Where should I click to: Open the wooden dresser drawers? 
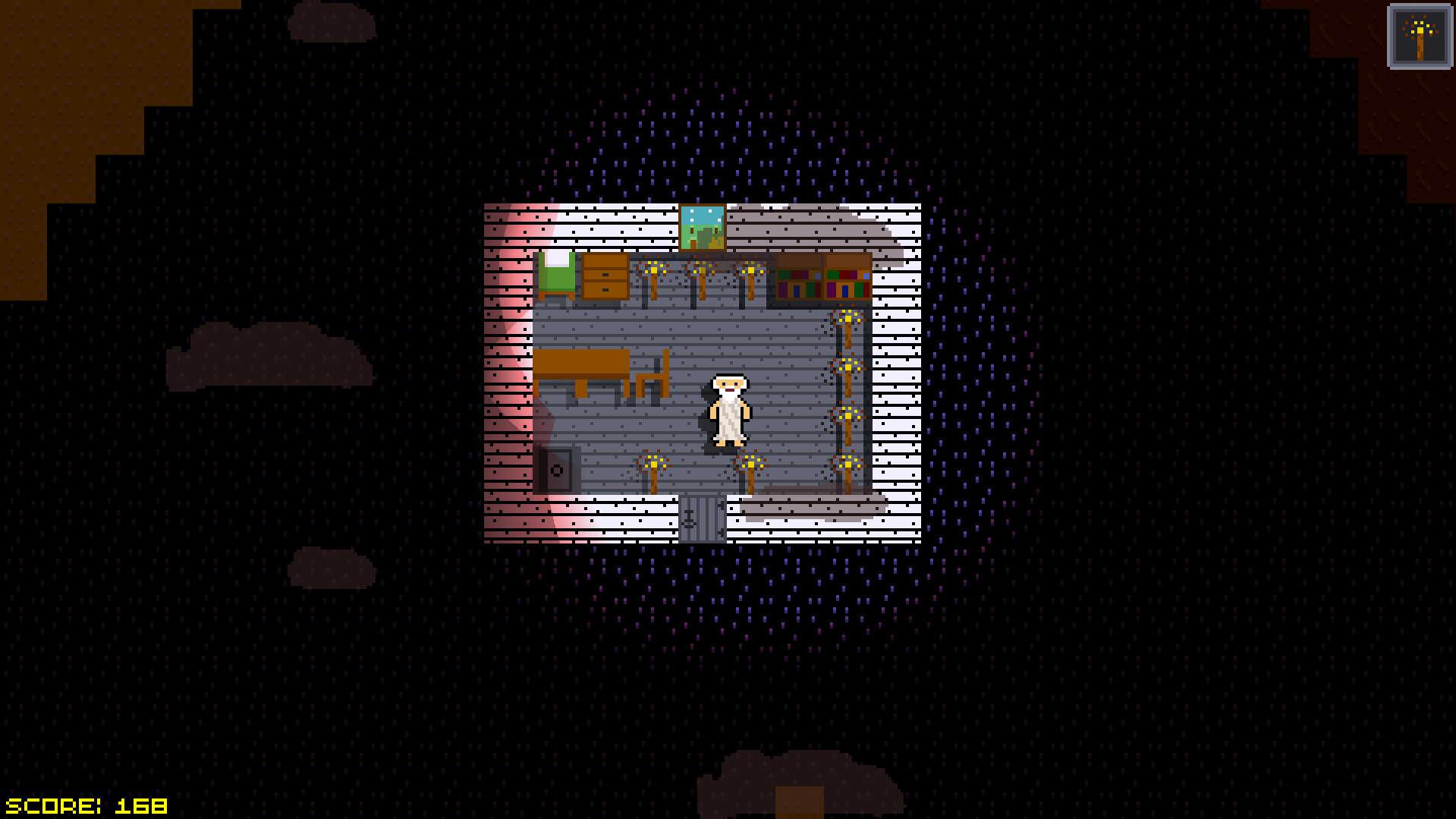click(x=605, y=277)
